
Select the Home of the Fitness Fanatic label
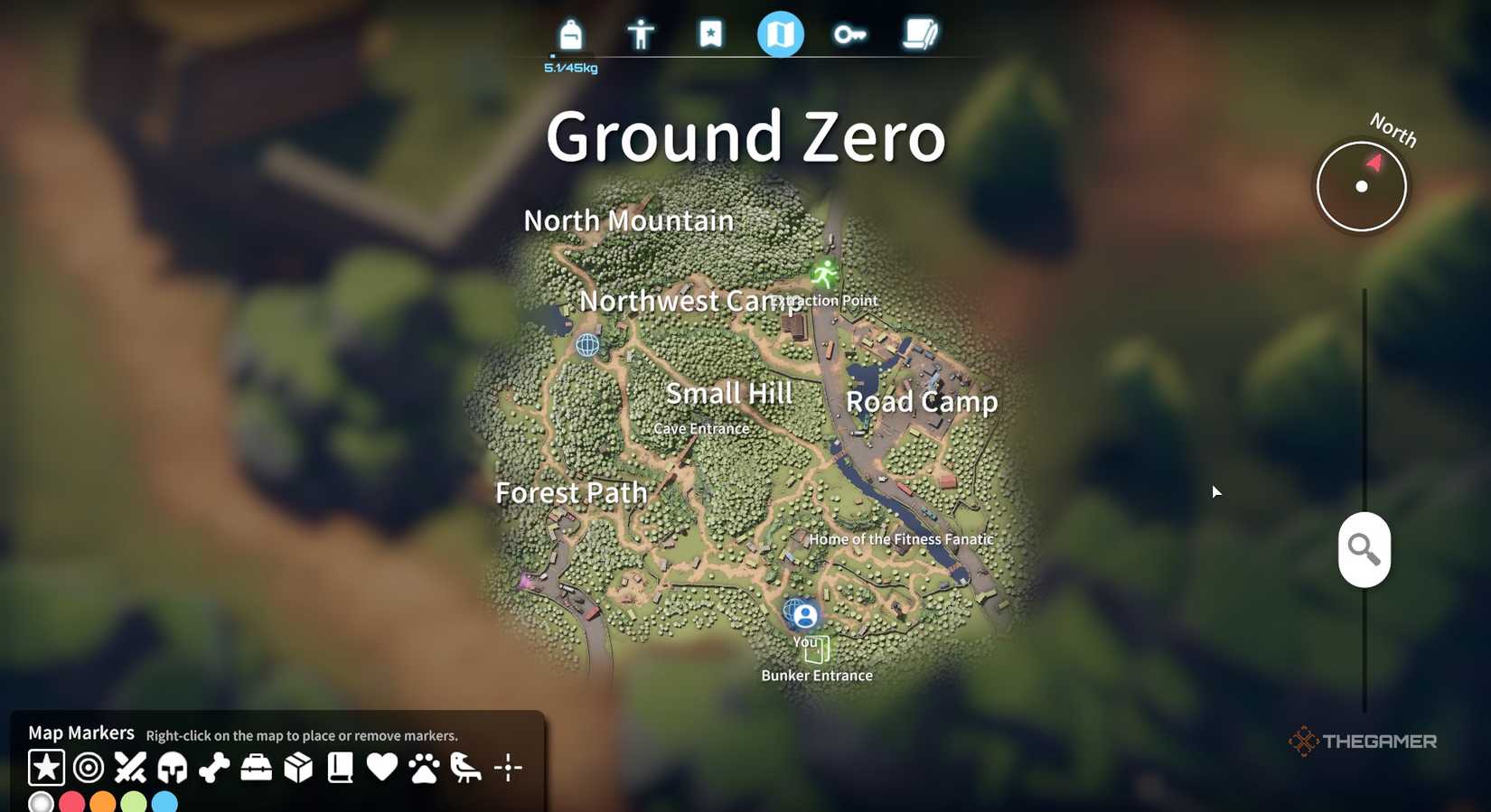[x=901, y=538]
